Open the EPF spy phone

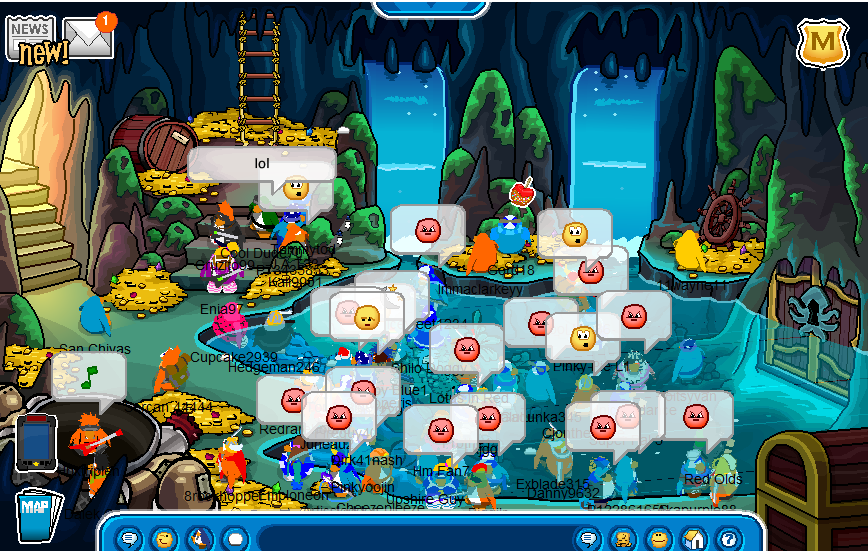(34, 441)
